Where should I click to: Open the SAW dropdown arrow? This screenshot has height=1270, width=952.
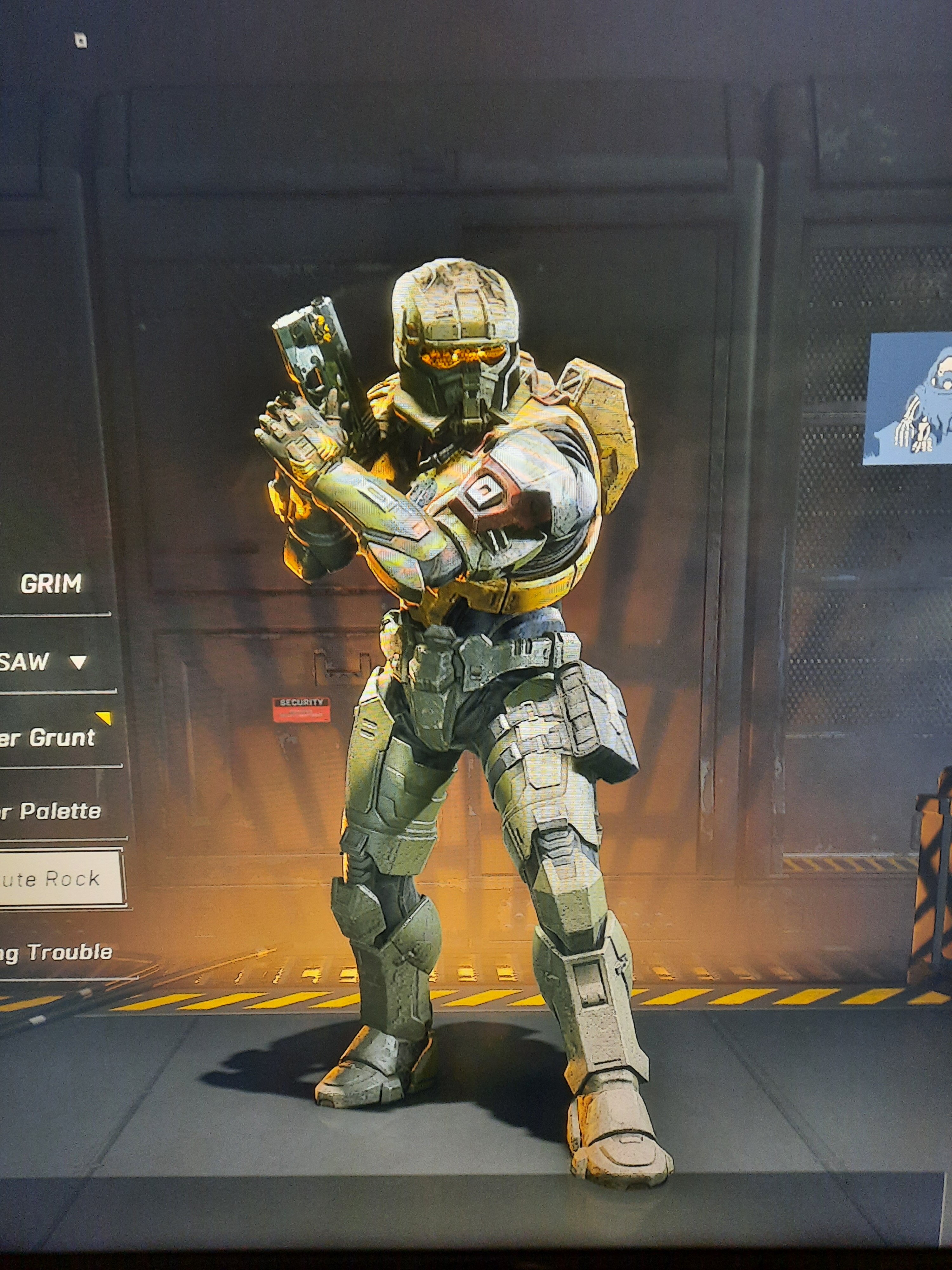[79, 663]
